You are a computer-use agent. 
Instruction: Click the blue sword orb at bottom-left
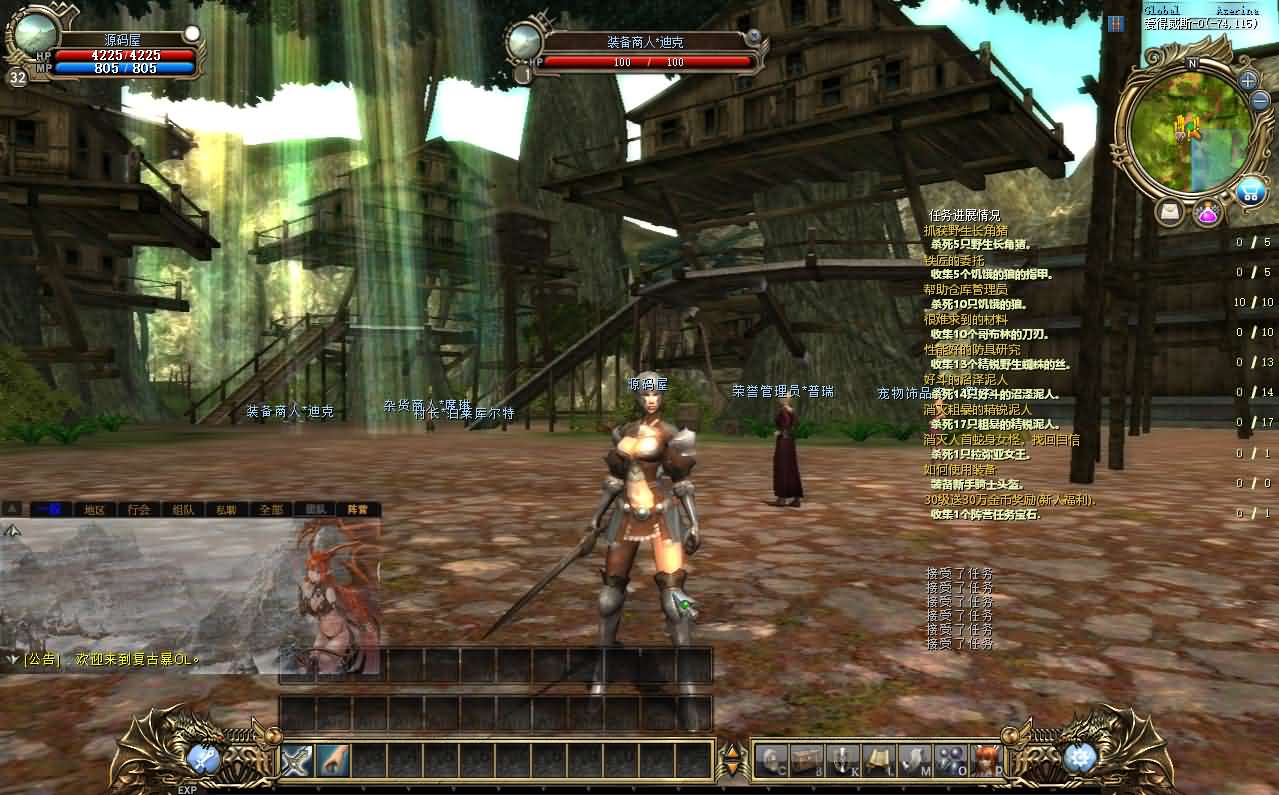tap(204, 759)
